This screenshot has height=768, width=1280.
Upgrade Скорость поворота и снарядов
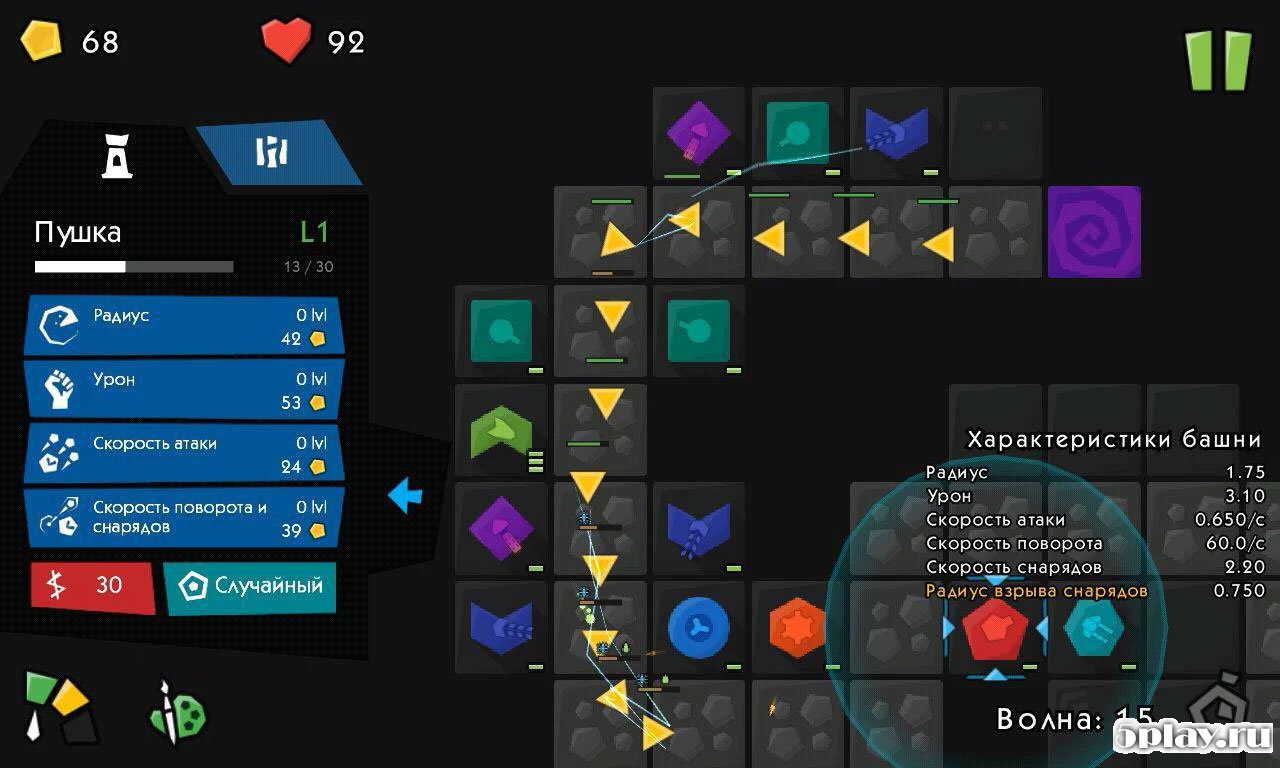tap(184, 517)
